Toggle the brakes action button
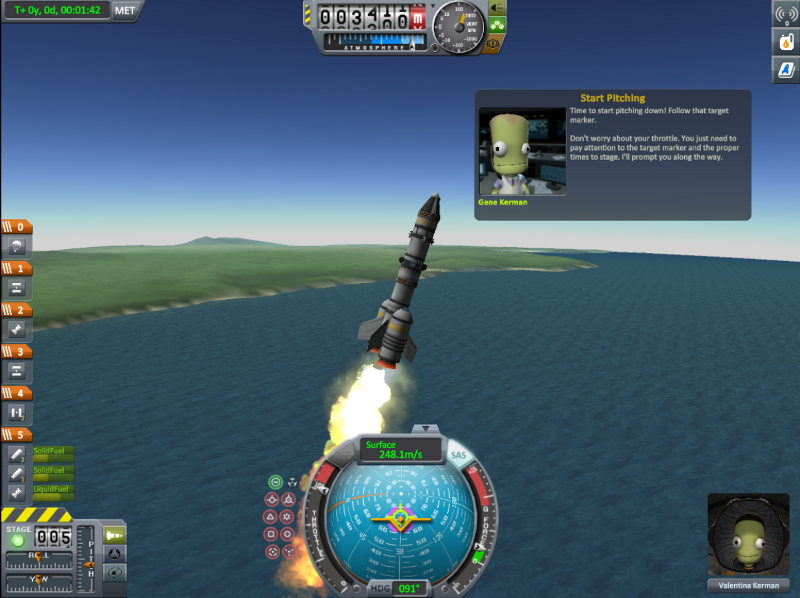Image resolution: width=800 pixels, height=598 pixels. [497, 44]
